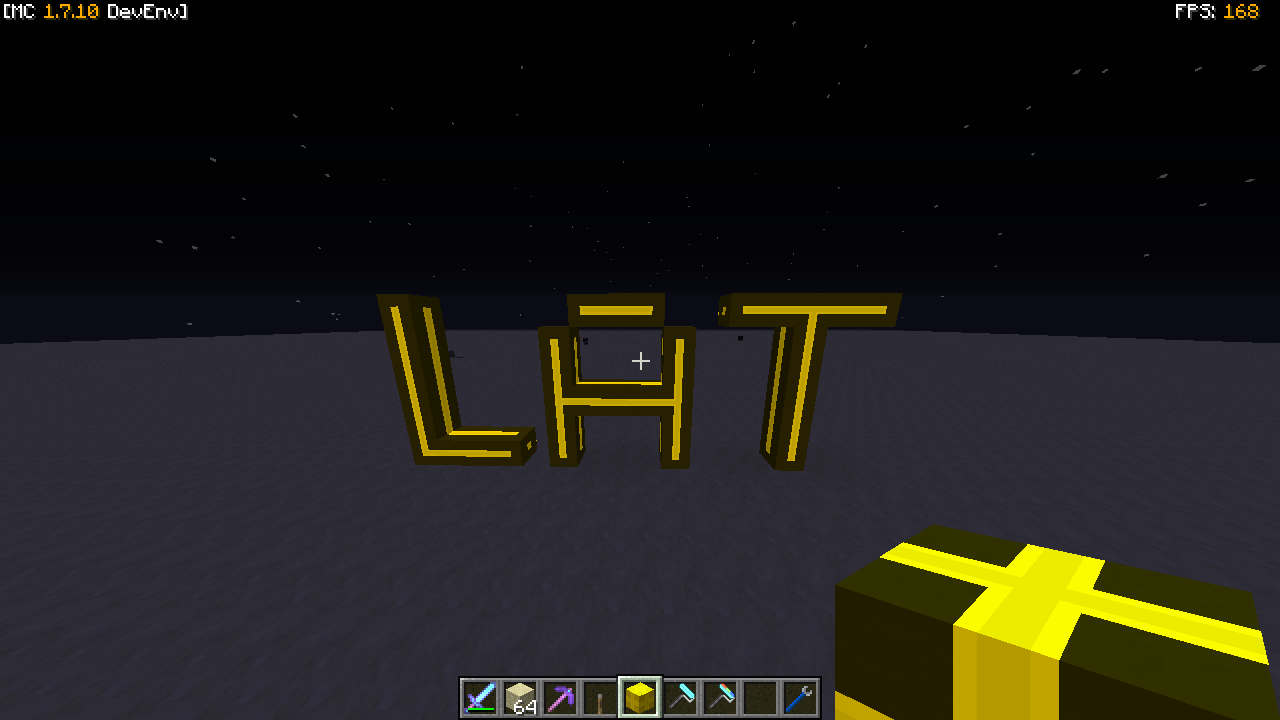Choose the rainbow paint roller slot

(x=720, y=697)
